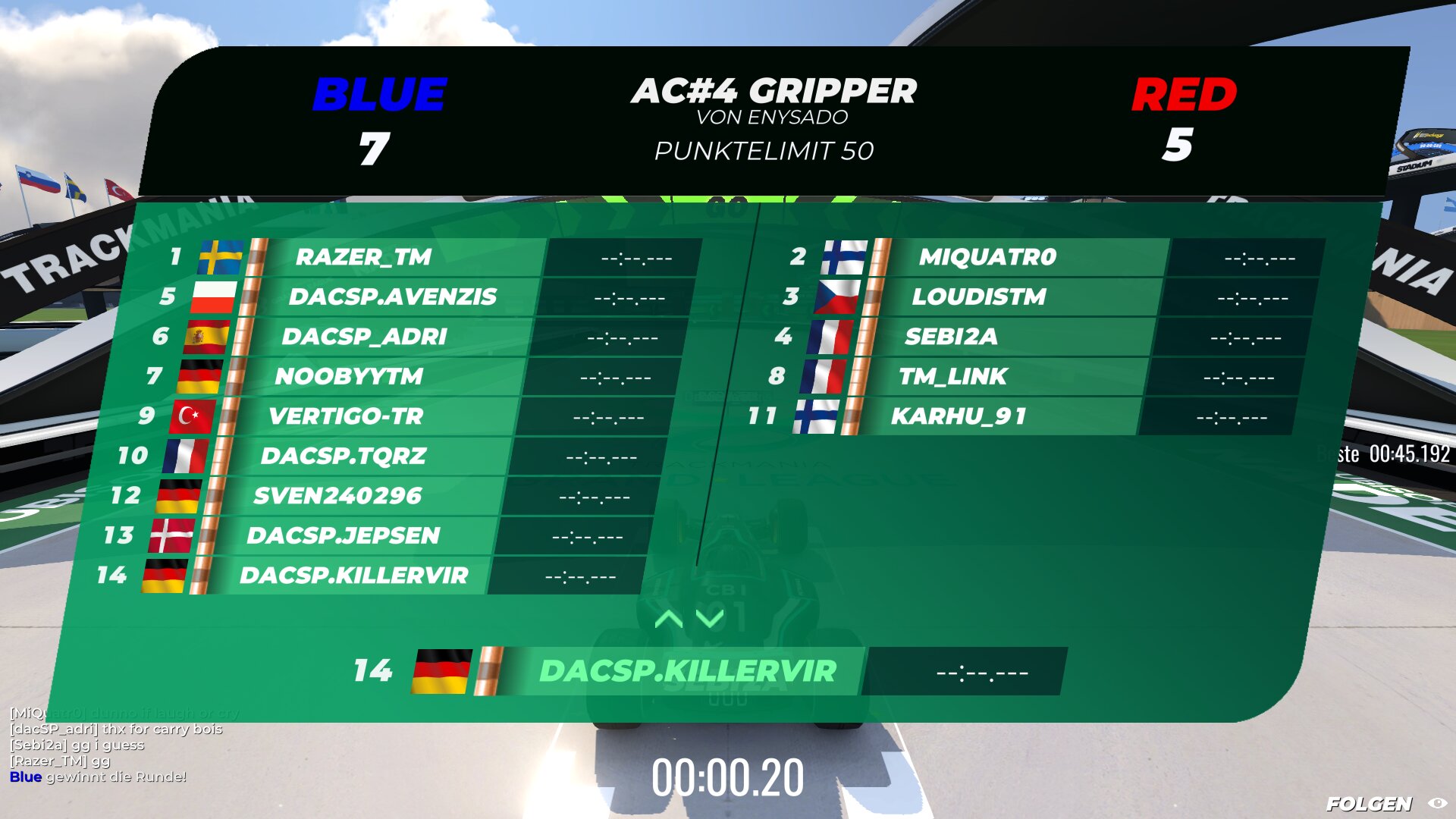Click the scoreboard down arrow
The width and height of the screenshot is (1456, 819).
tap(710, 619)
